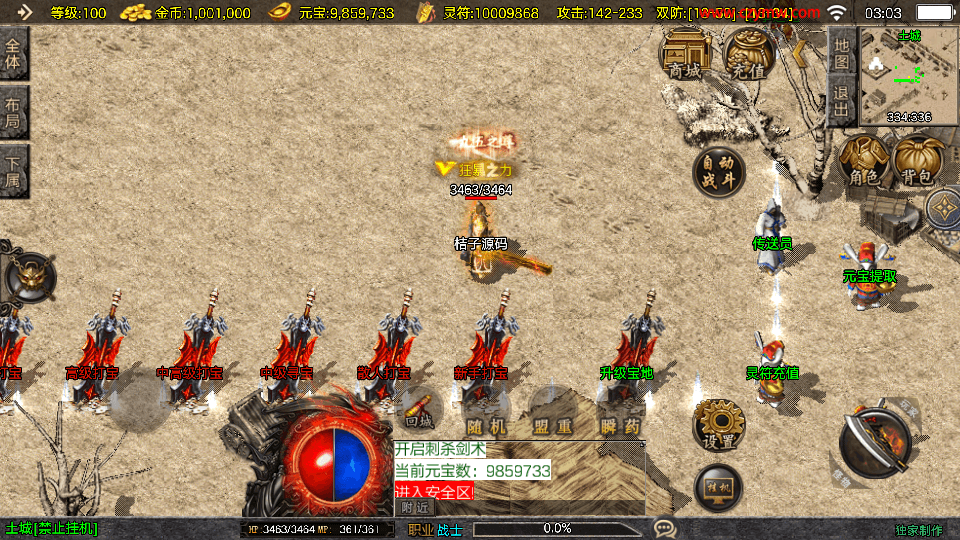Open the minimap of 土城
Screen dimensions: 960x540
908,76
